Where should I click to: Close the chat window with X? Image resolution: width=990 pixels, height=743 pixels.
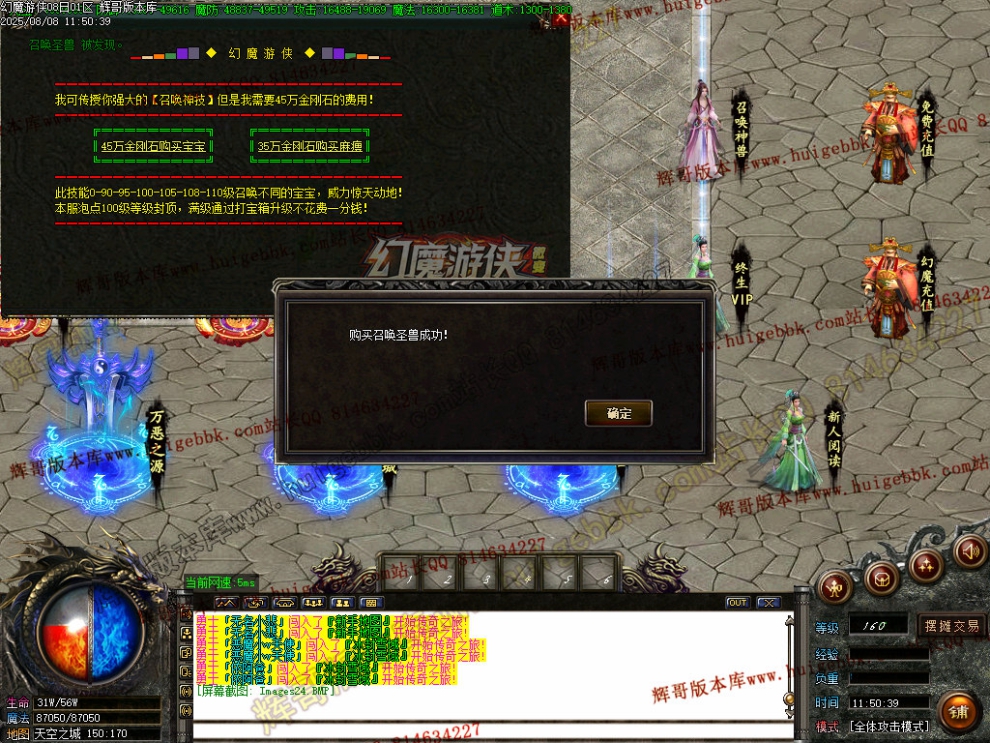(767, 603)
